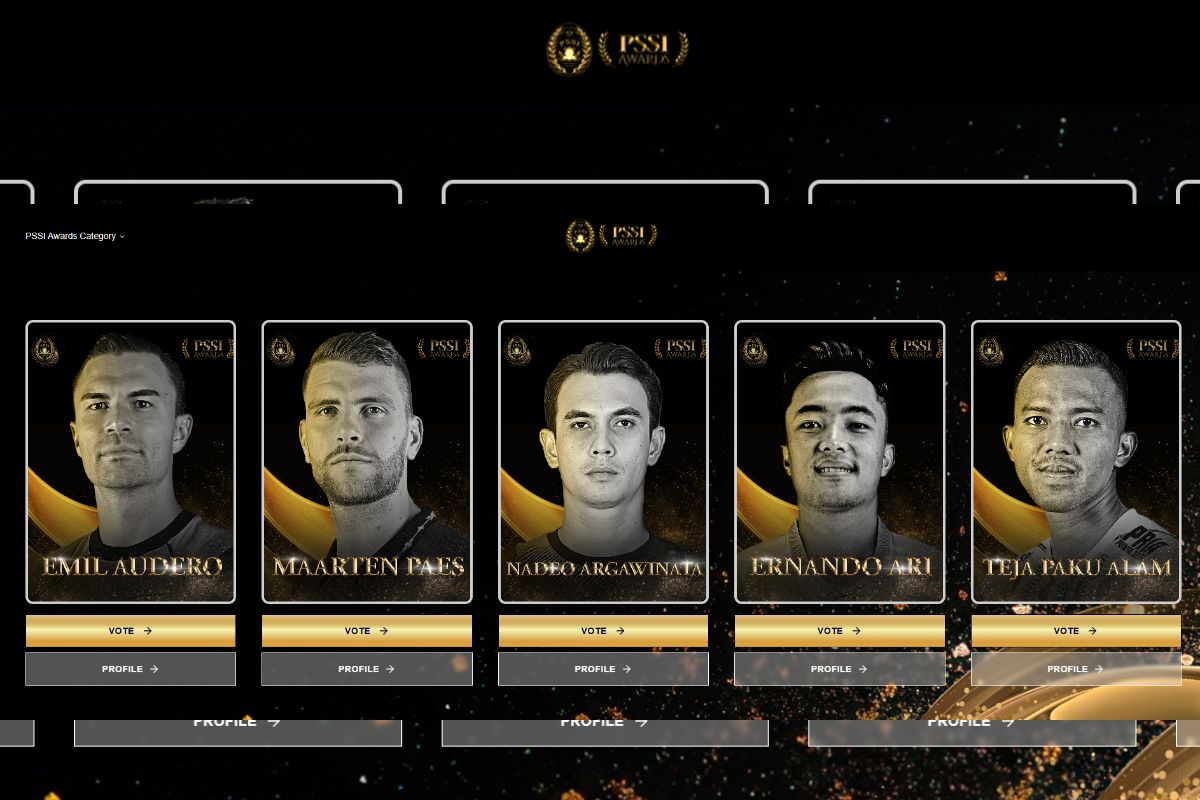Cast a vote for Nadeo Argawinata
The height and width of the screenshot is (800, 1200).
pos(603,631)
